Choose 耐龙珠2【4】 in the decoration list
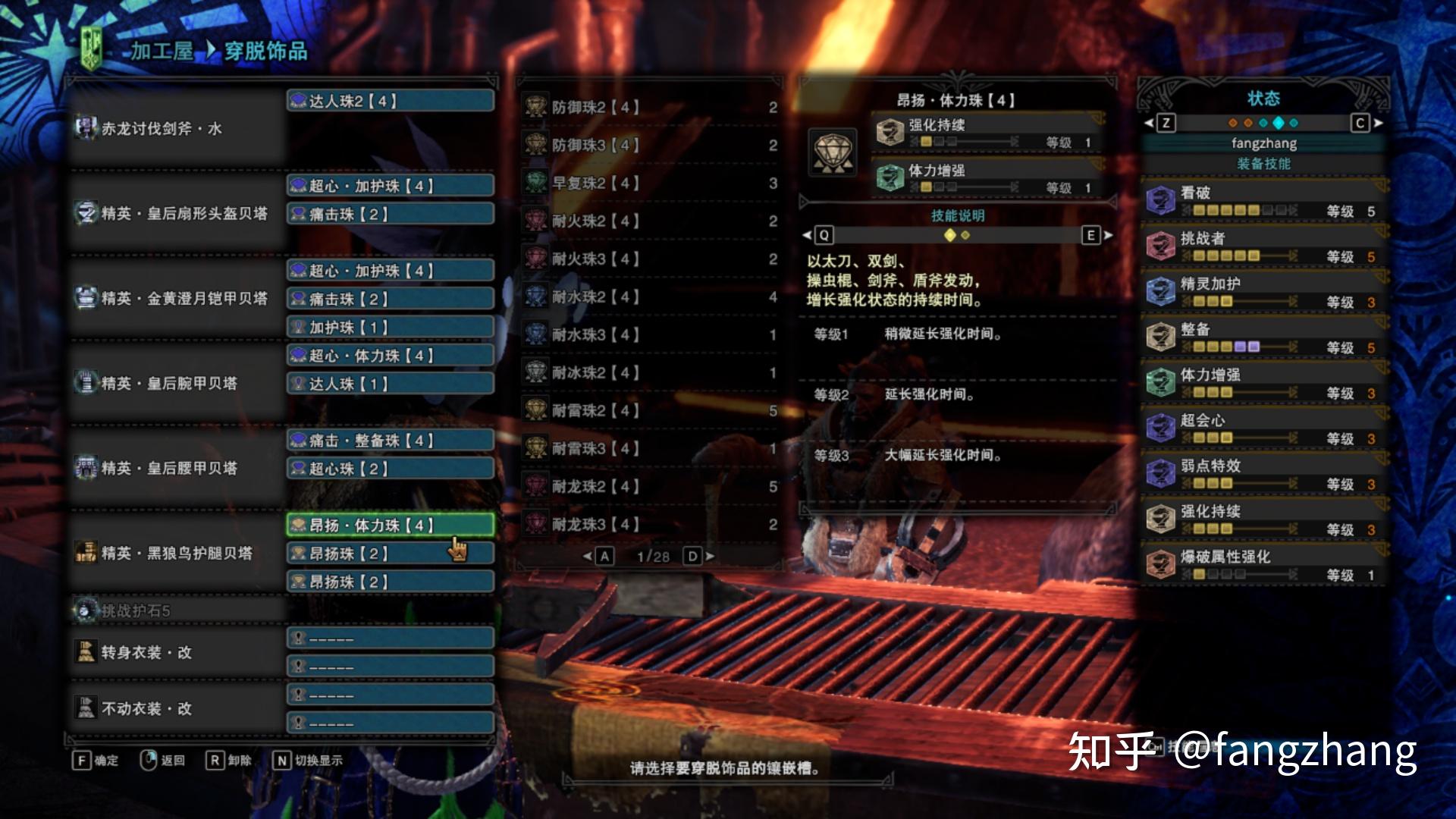 coord(649,487)
